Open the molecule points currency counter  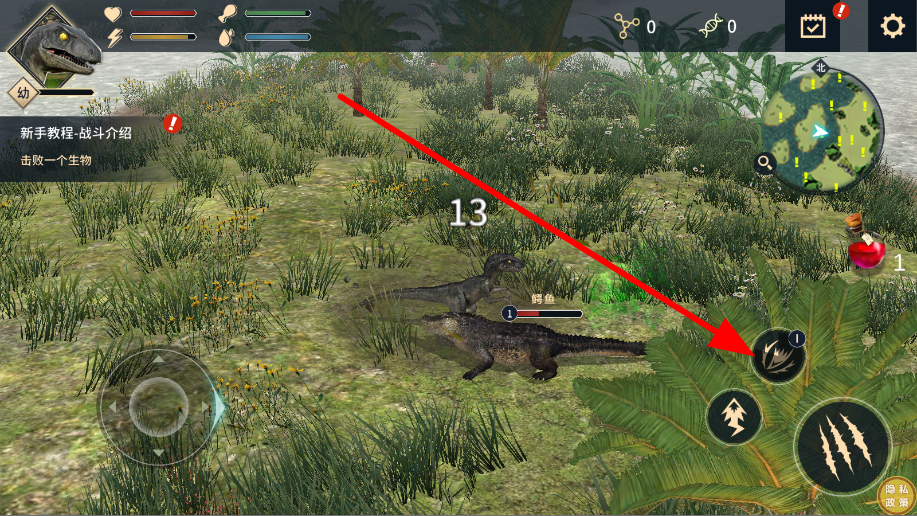pos(636,26)
